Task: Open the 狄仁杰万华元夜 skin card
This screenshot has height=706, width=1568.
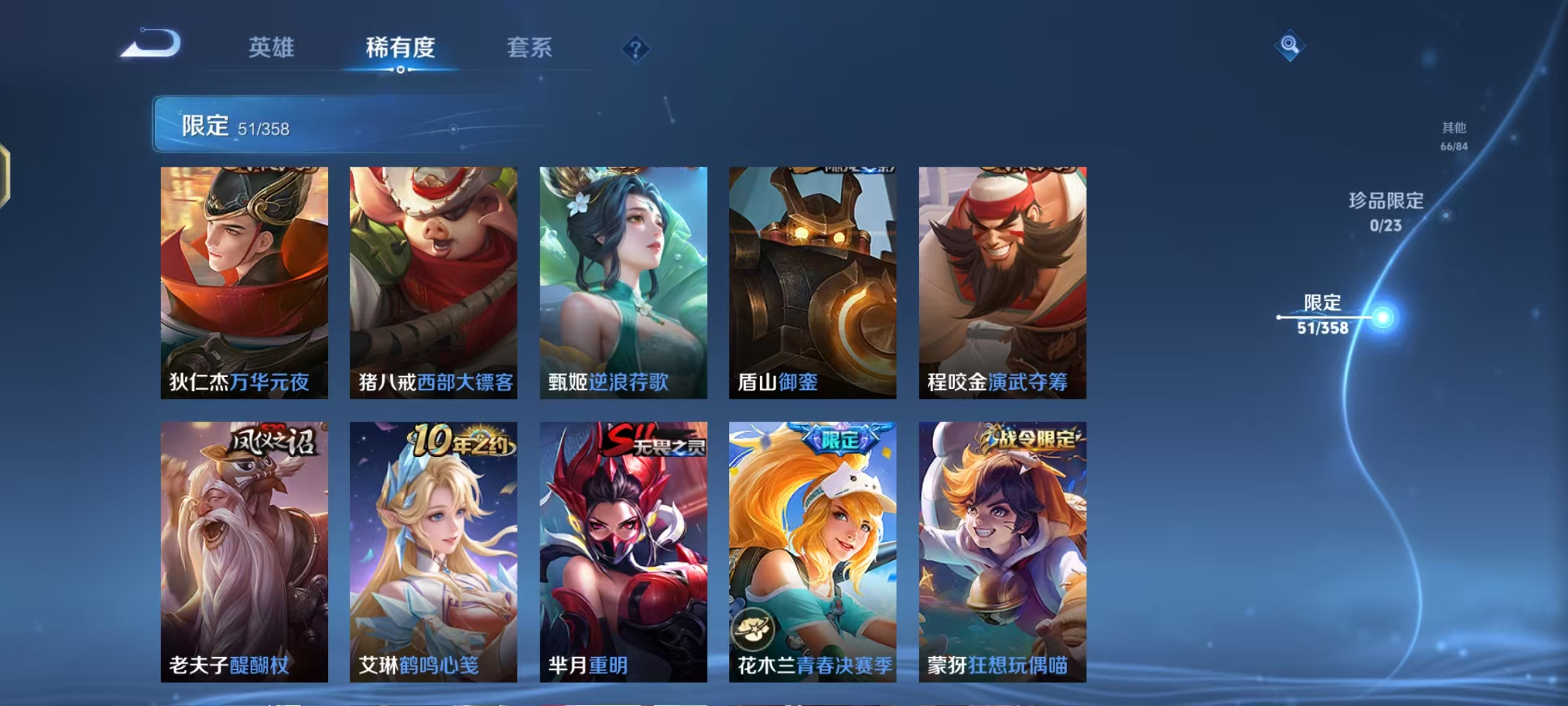Action: tap(243, 281)
